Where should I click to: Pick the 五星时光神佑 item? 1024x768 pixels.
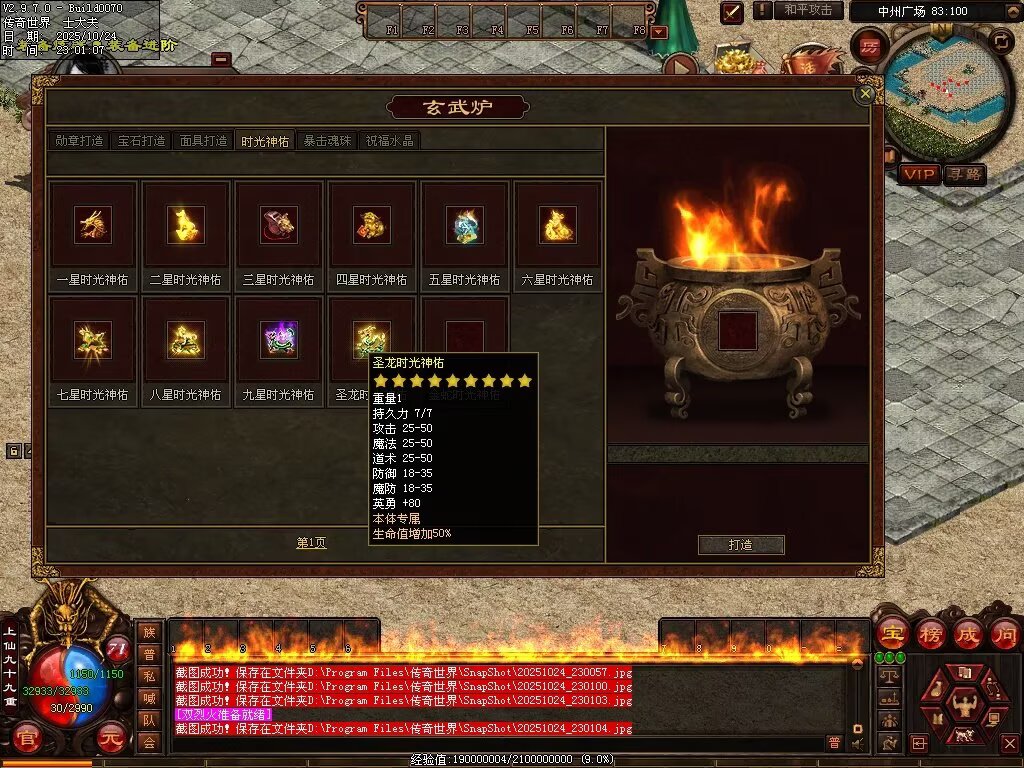click(464, 225)
